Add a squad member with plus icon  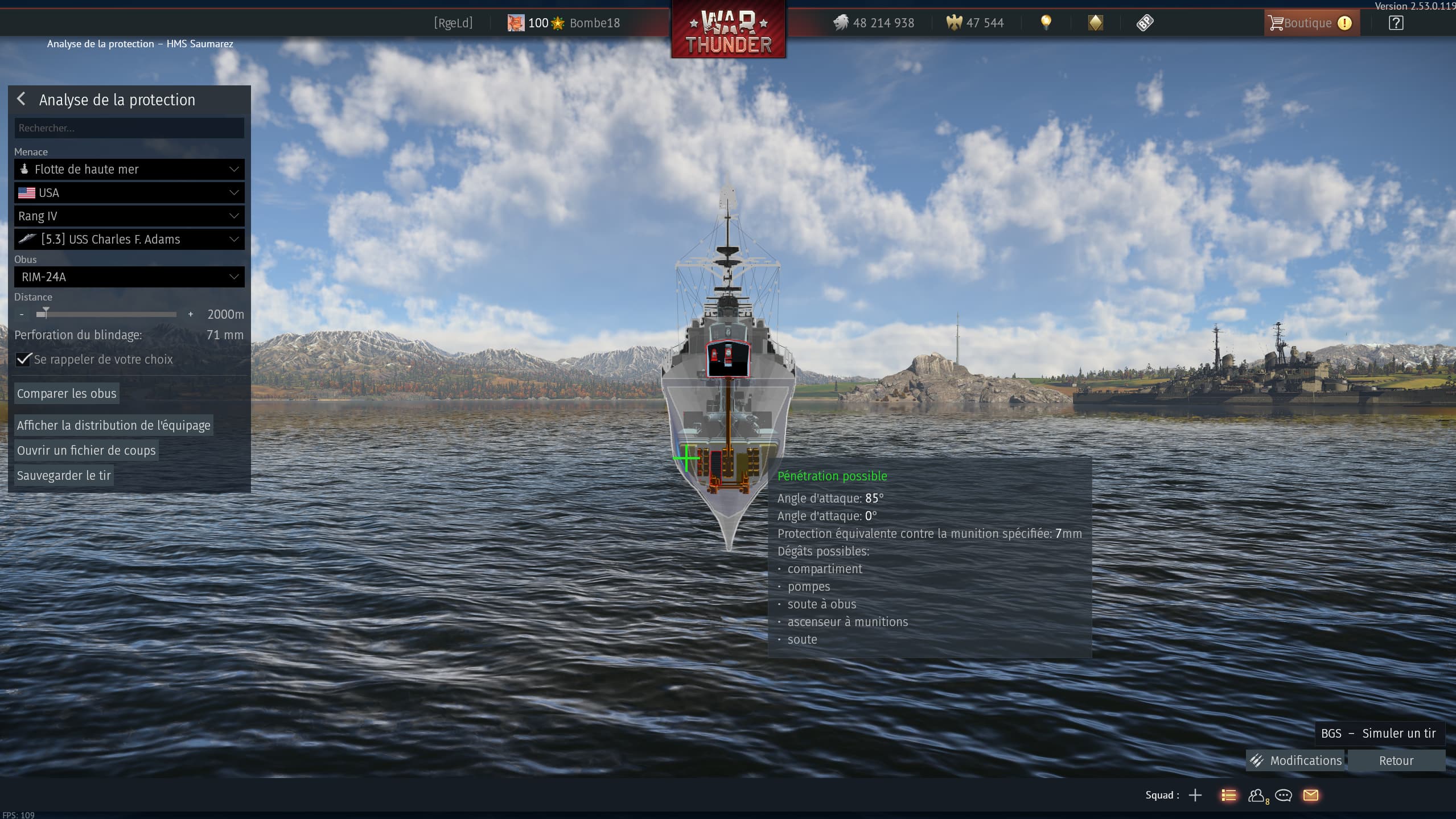(x=1195, y=795)
